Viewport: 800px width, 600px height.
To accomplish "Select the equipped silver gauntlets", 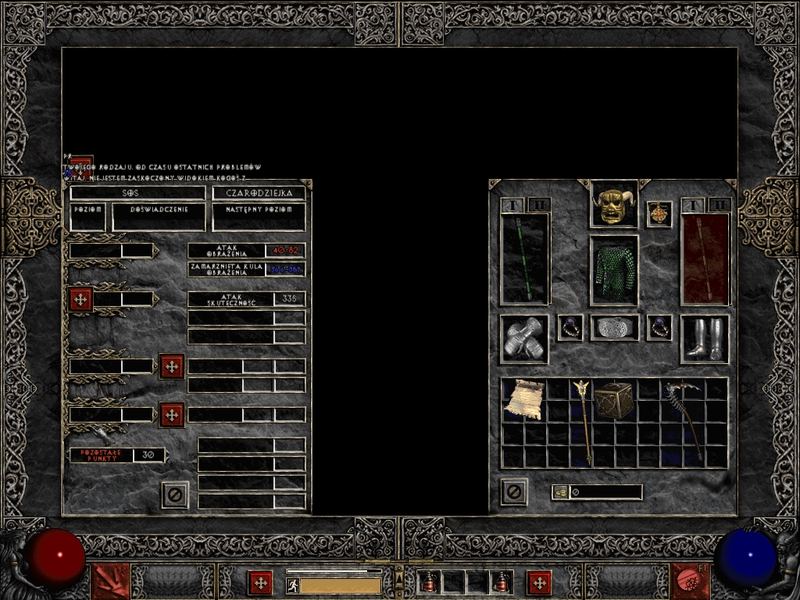I will pyautogui.click(x=525, y=339).
